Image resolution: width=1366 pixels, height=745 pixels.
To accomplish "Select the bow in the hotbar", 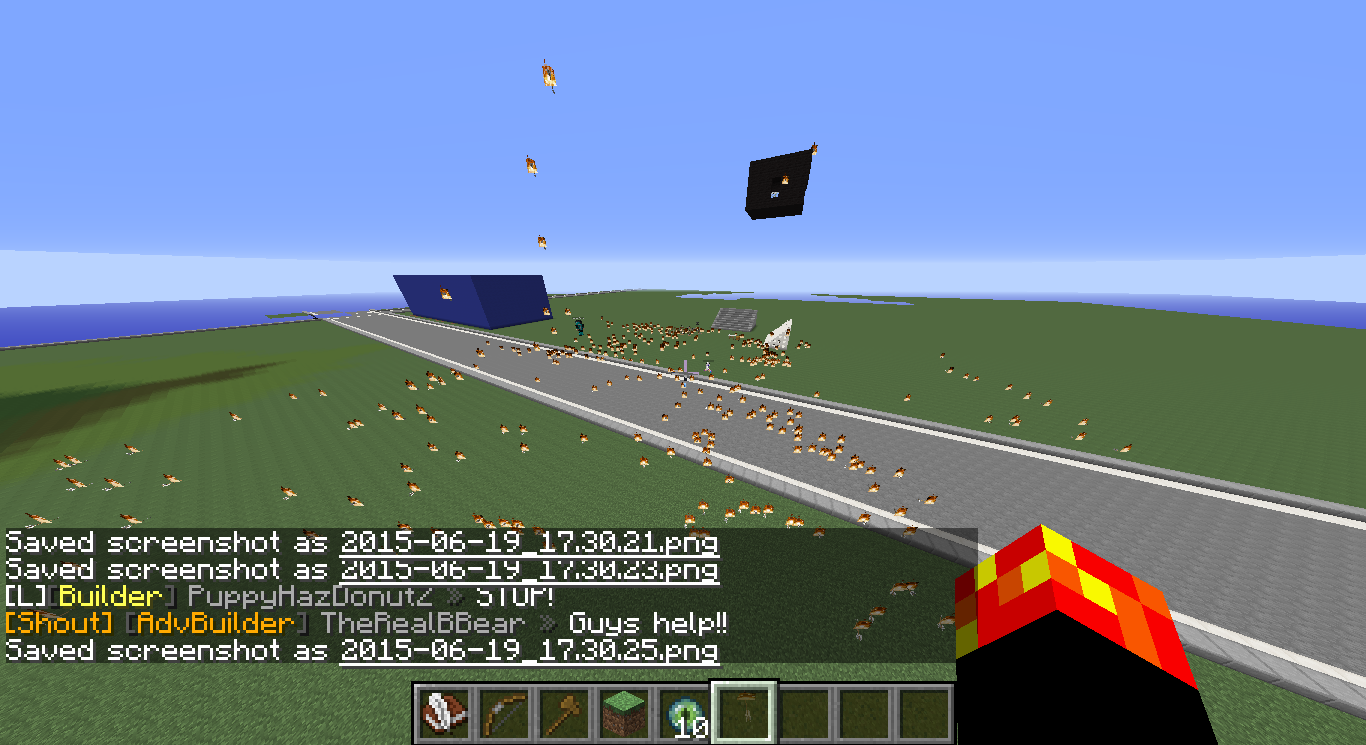I will pos(503,713).
